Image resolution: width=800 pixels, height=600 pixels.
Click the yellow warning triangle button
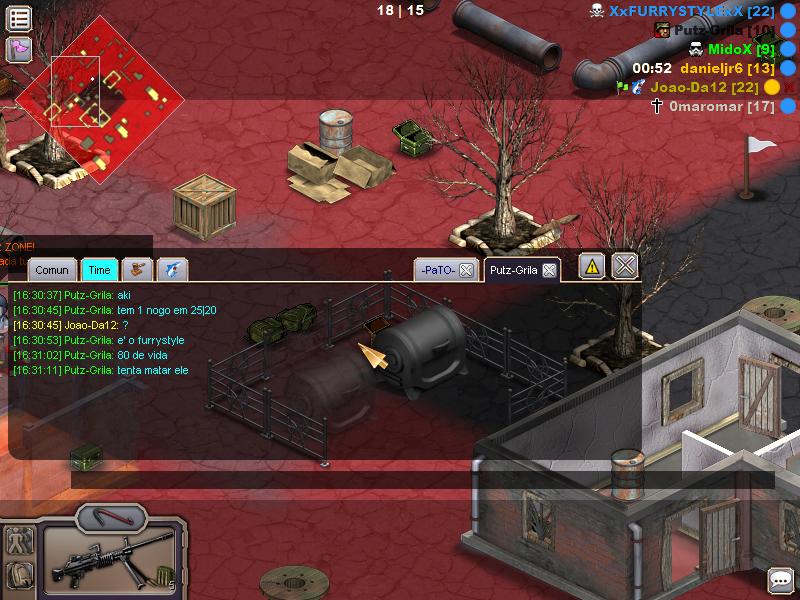(592, 266)
